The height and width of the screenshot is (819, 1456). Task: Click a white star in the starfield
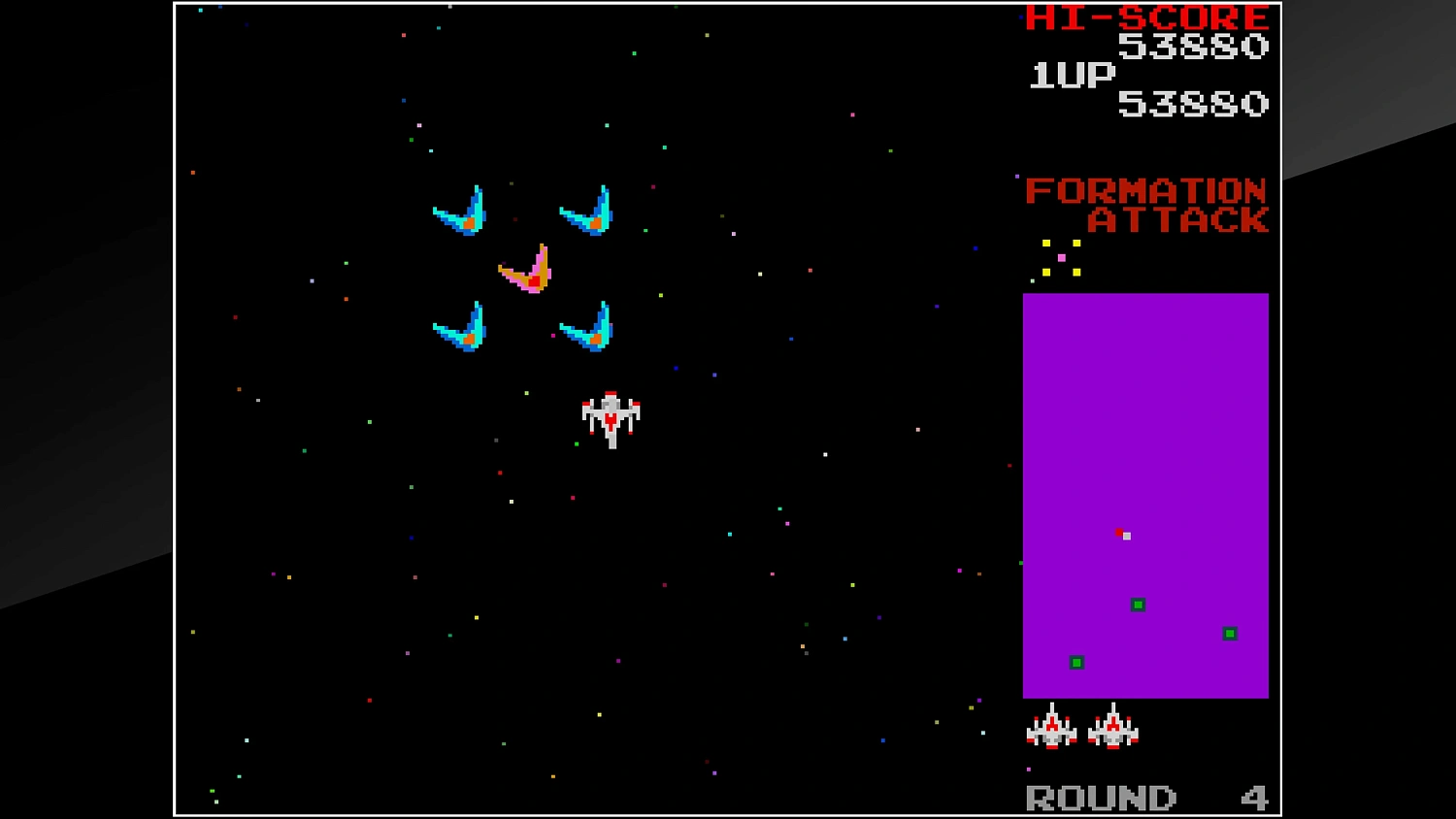point(512,503)
